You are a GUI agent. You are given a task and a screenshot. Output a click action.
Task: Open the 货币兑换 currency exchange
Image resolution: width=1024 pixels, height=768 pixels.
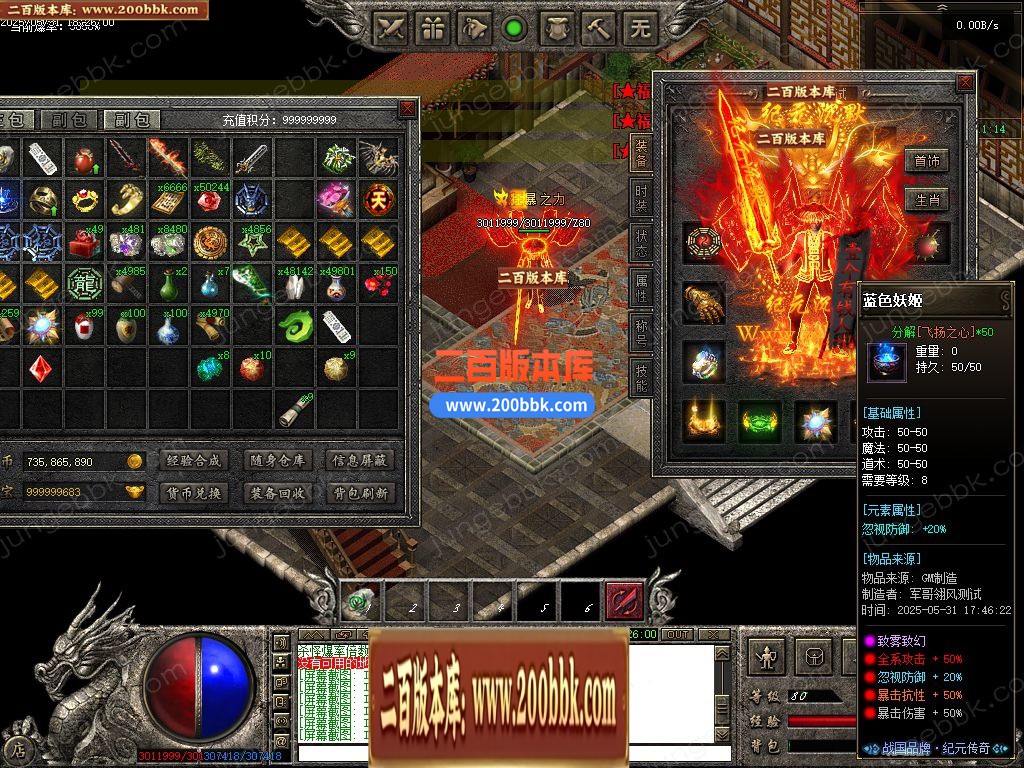192,493
